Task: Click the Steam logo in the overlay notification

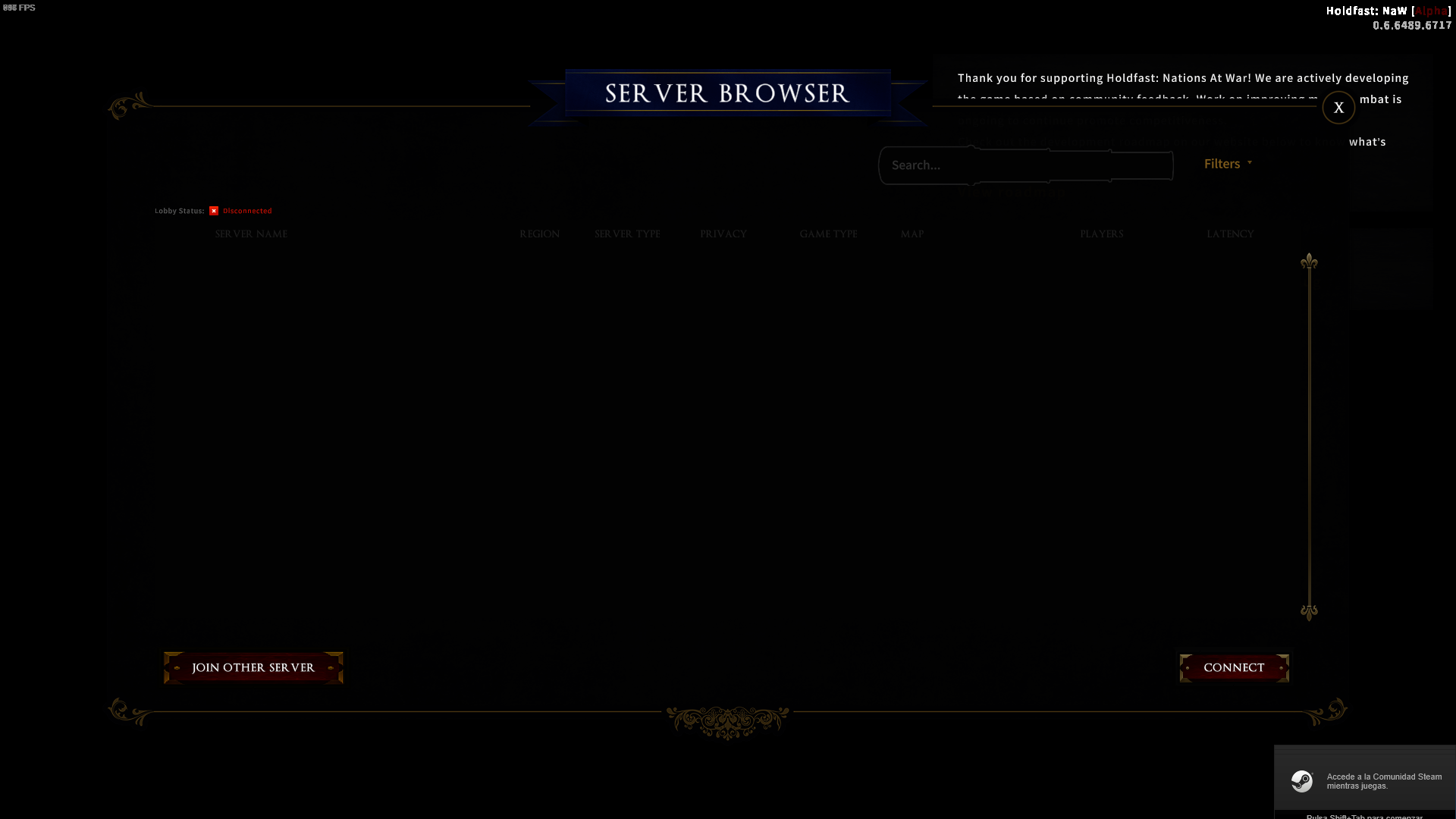Action: click(x=1302, y=781)
